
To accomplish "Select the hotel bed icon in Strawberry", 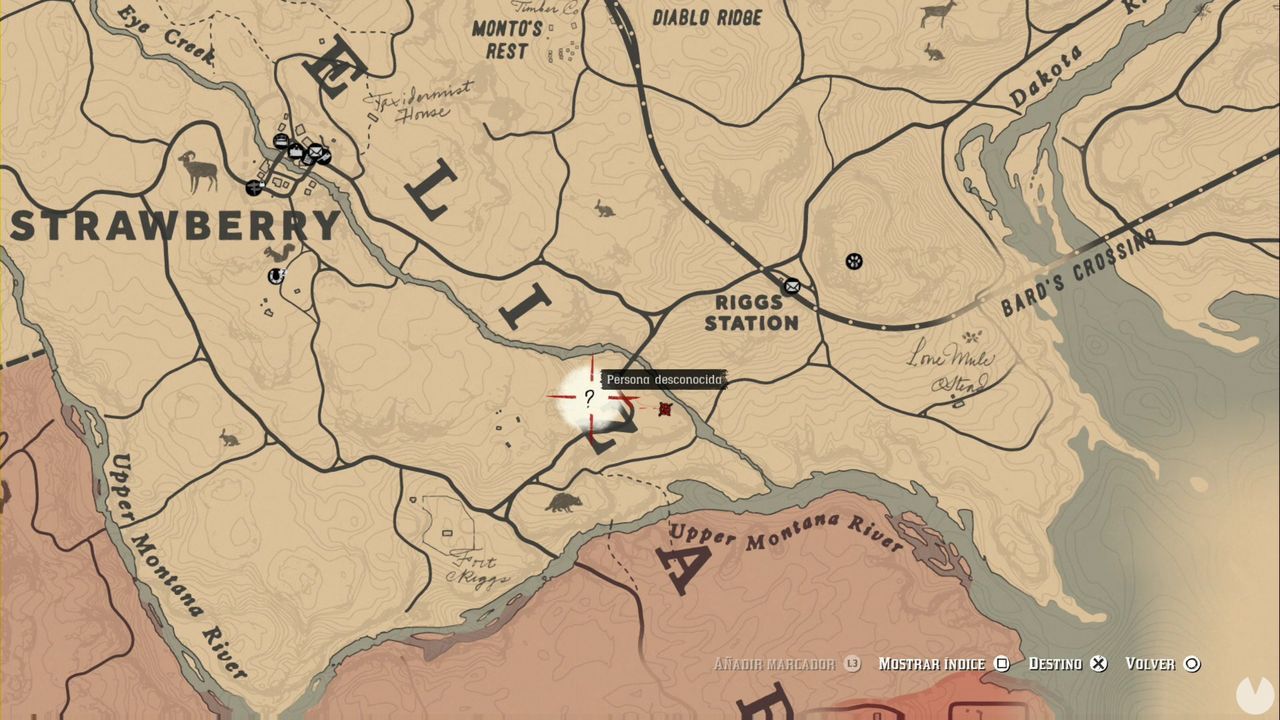I will tap(280, 139).
